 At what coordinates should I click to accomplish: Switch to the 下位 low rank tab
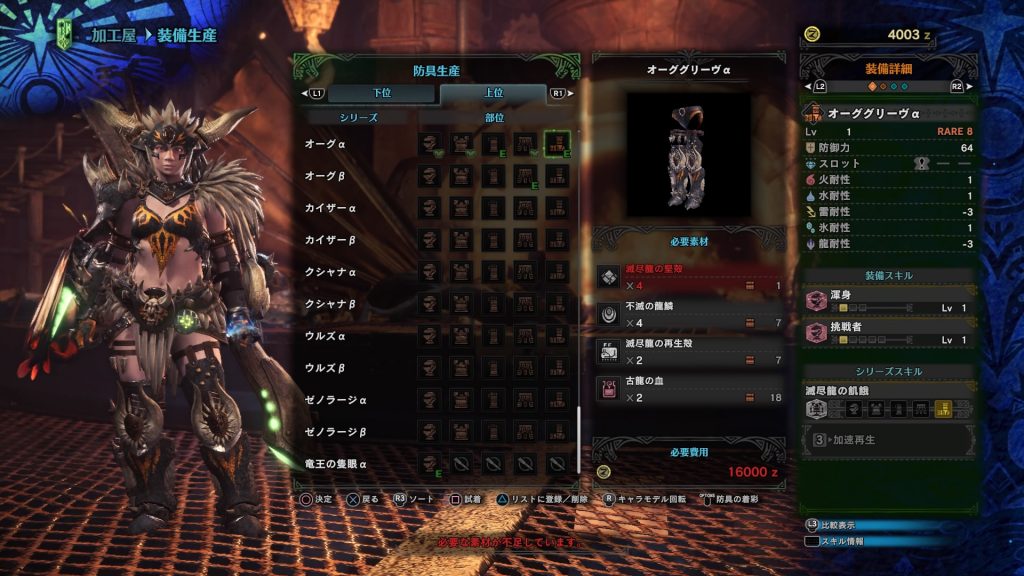point(382,93)
